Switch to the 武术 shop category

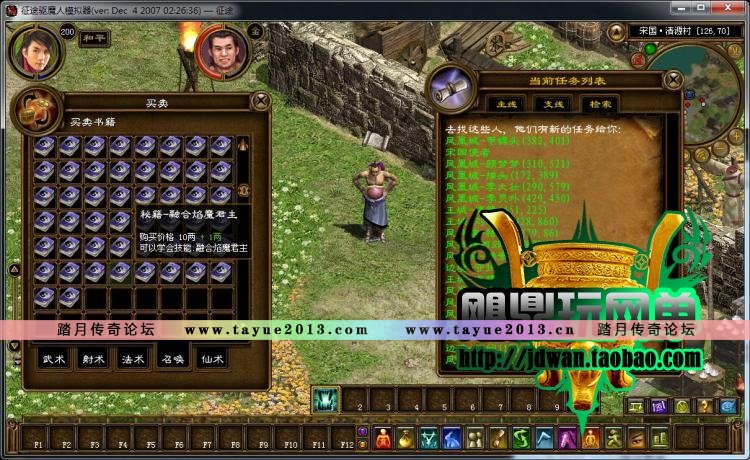coord(50,355)
